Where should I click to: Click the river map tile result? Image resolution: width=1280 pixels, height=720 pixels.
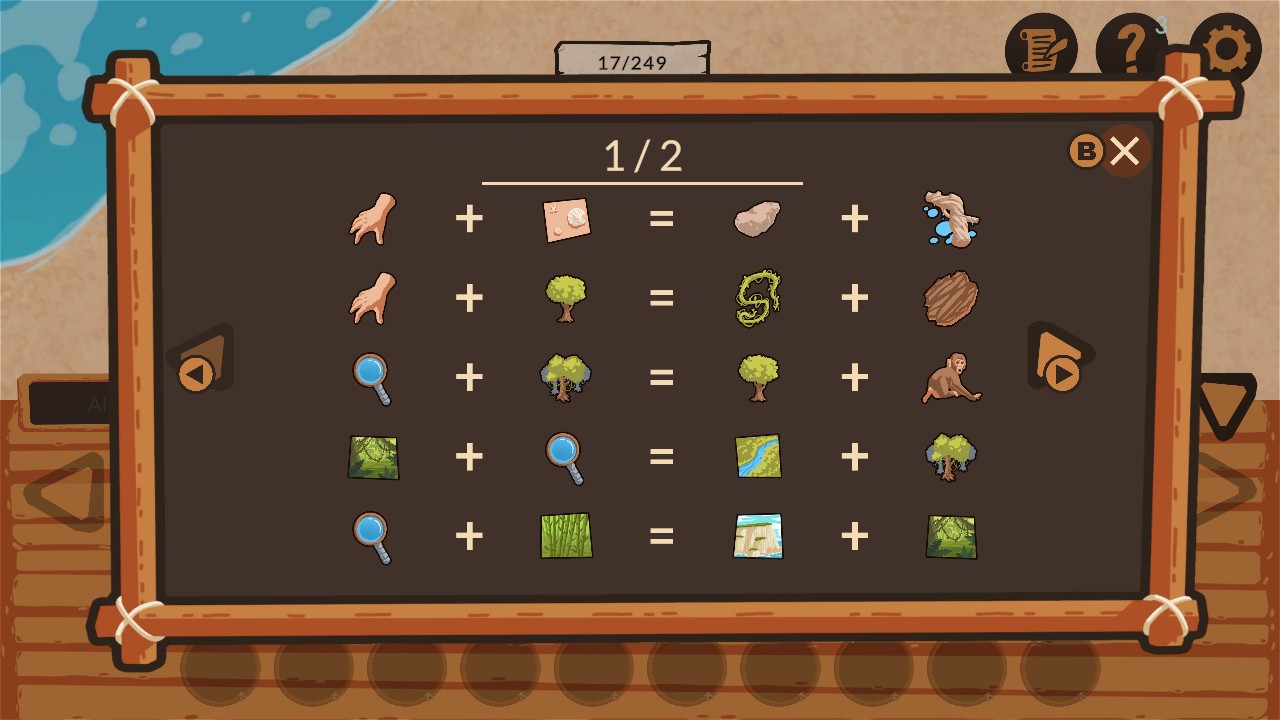[757, 457]
